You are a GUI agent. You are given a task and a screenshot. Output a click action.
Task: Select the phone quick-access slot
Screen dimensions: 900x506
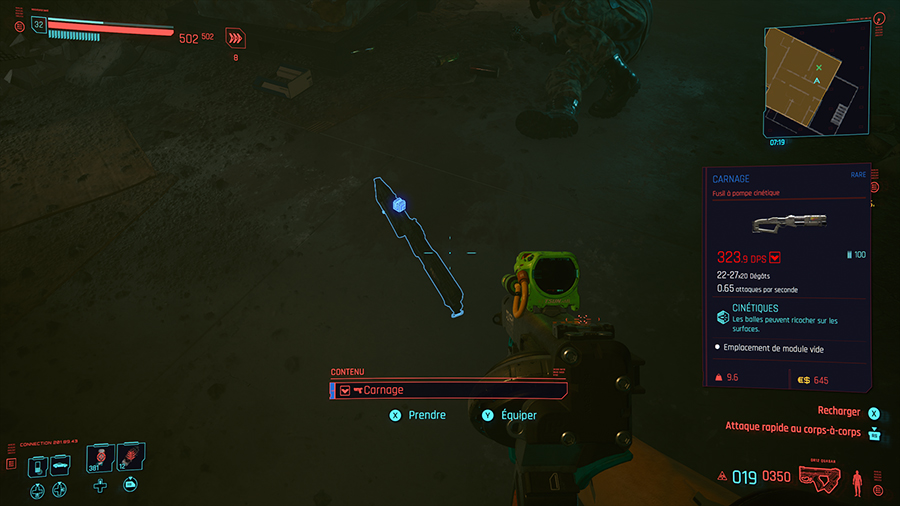pos(37,465)
